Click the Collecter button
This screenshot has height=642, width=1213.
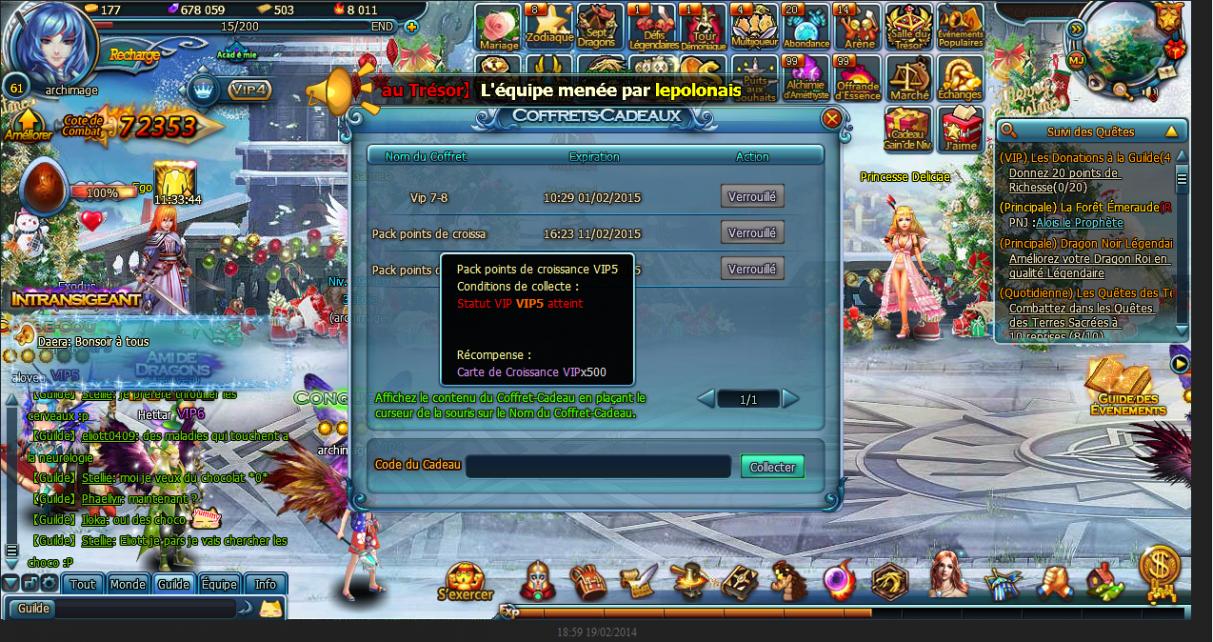point(772,467)
